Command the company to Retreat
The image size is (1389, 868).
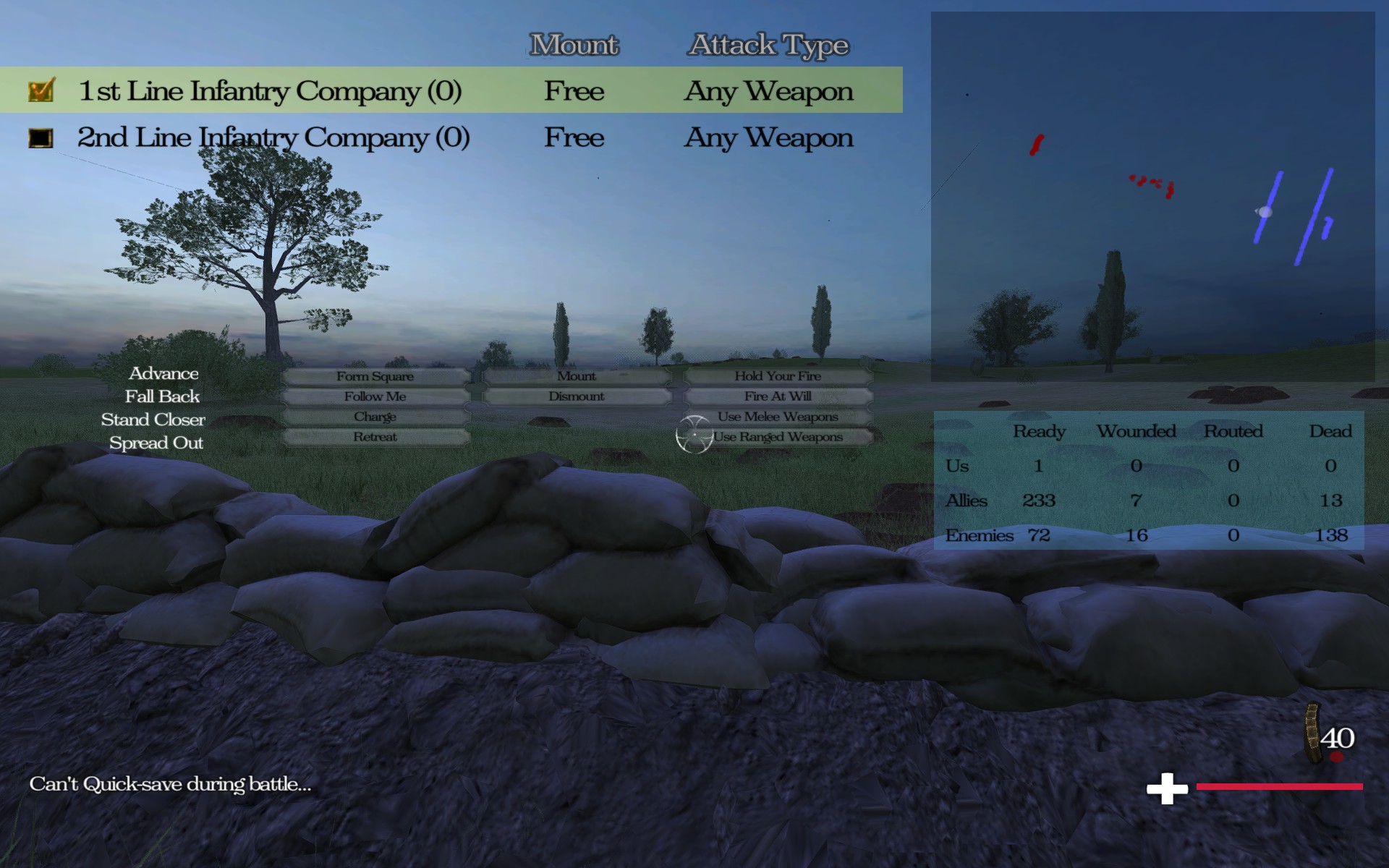pyautogui.click(x=375, y=437)
